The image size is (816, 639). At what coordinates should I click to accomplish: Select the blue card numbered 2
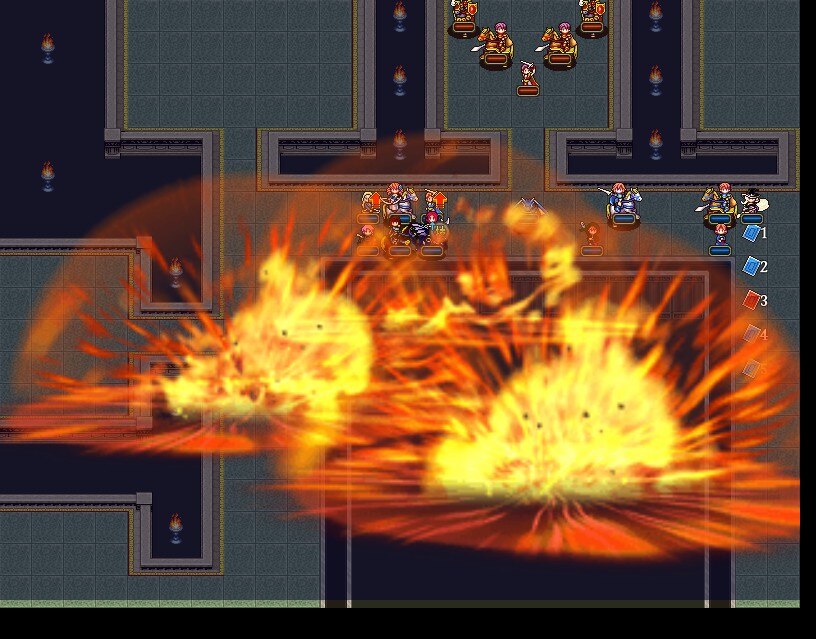click(752, 266)
